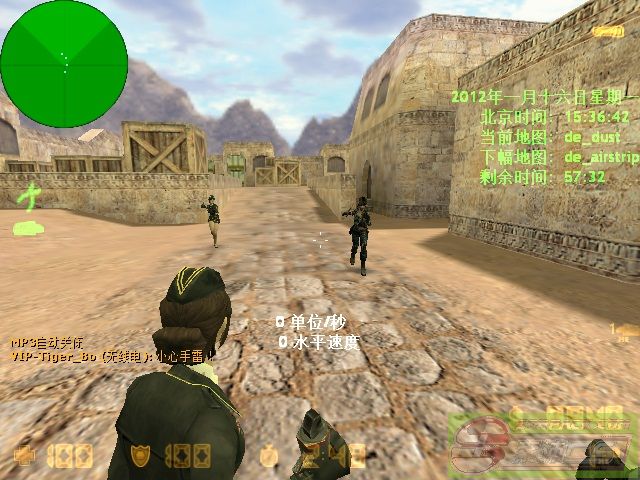This screenshot has height=480, width=640.
Task: Click the round timer clock icon
Action: 269,457
